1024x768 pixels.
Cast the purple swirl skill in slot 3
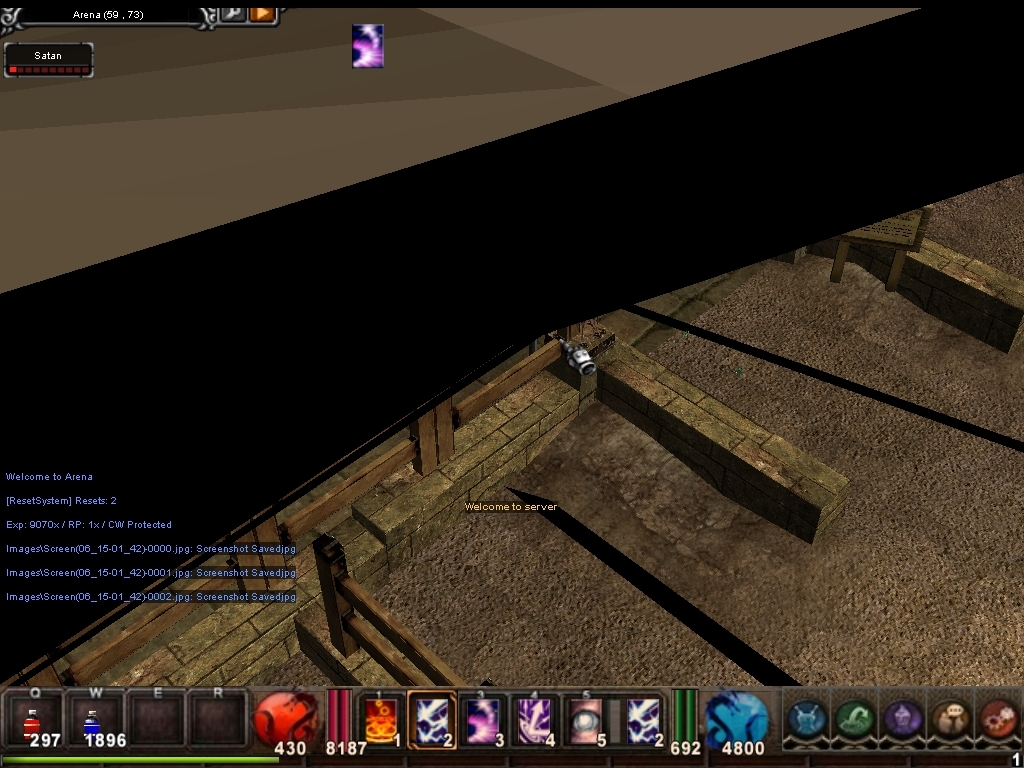(485, 720)
